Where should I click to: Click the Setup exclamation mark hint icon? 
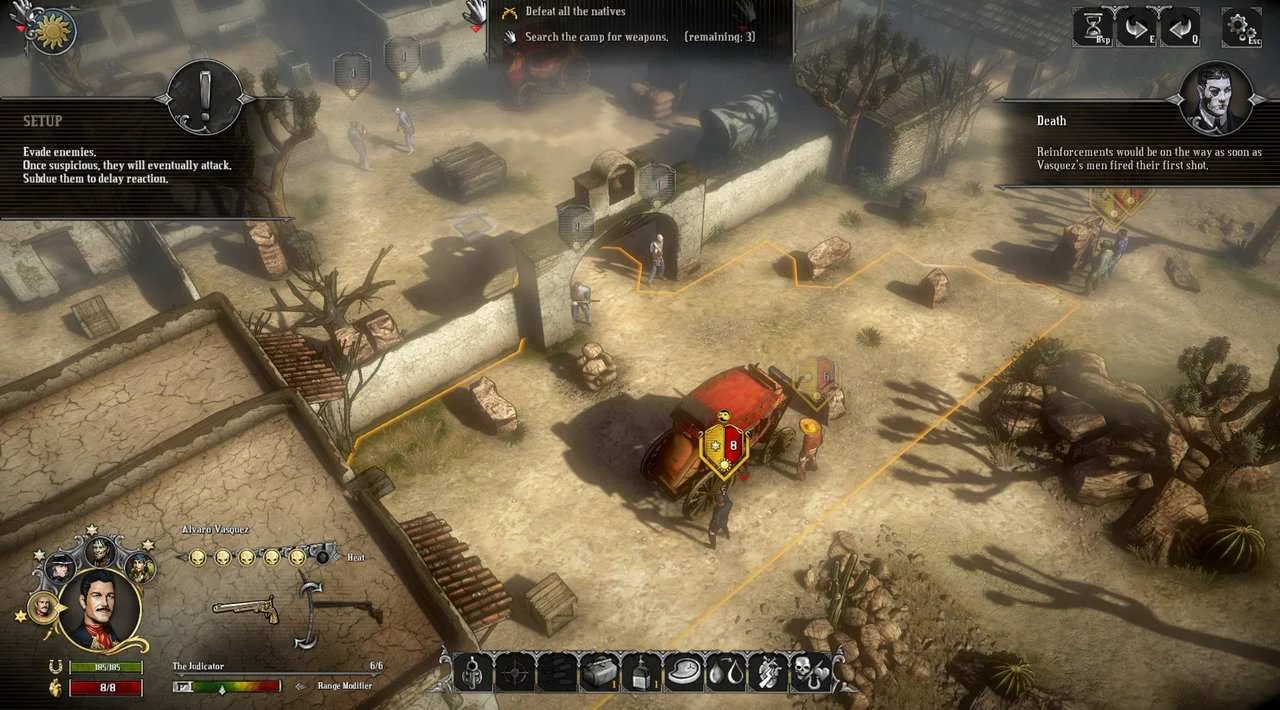(203, 97)
